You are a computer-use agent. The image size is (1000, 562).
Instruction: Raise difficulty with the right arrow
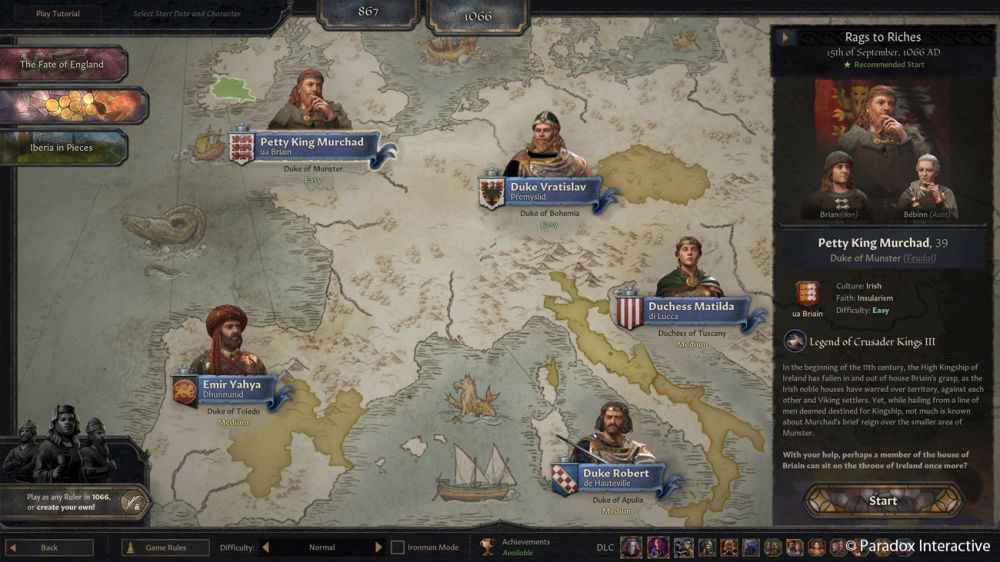(x=379, y=547)
